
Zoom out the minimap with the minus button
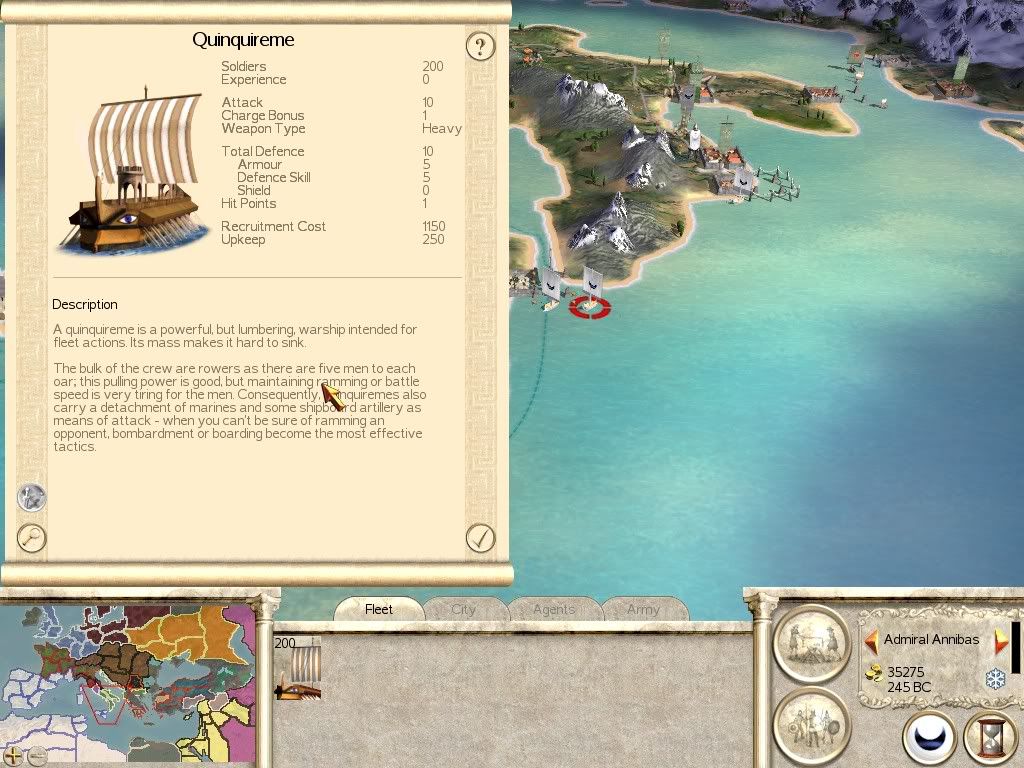coord(37,756)
